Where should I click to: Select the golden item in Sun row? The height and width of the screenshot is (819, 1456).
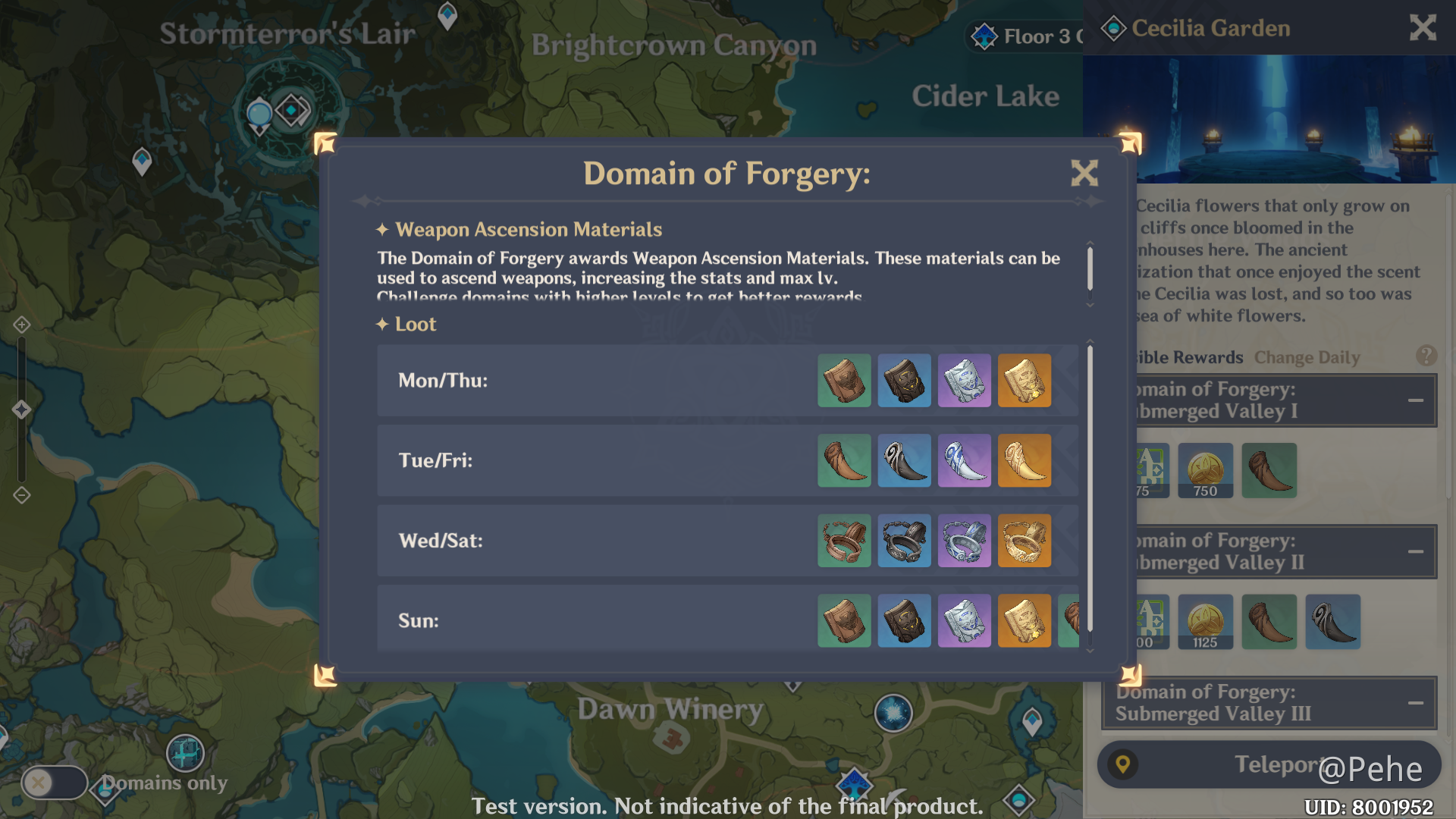[1025, 621]
